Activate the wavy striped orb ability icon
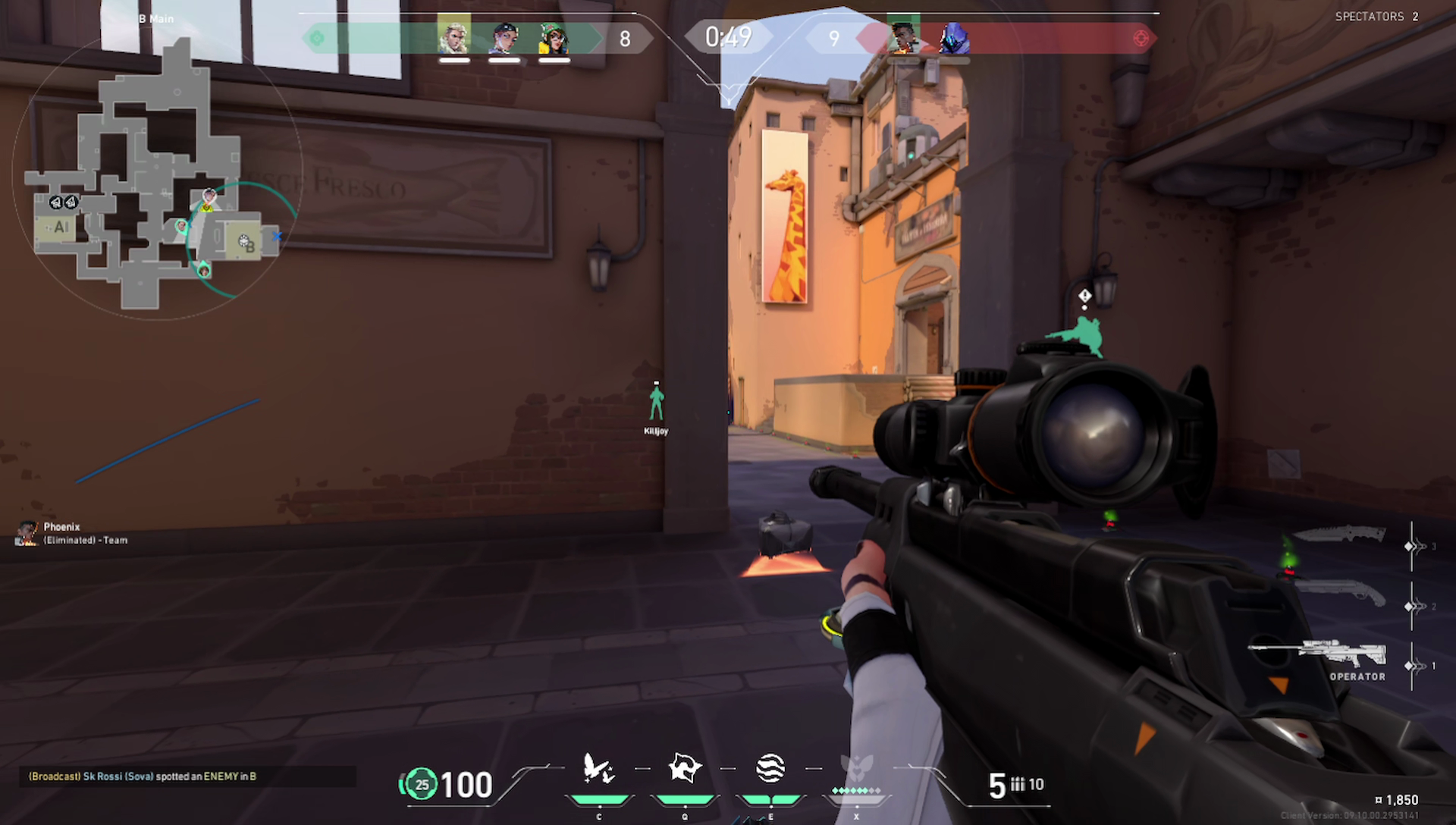 (x=770, y=769)
